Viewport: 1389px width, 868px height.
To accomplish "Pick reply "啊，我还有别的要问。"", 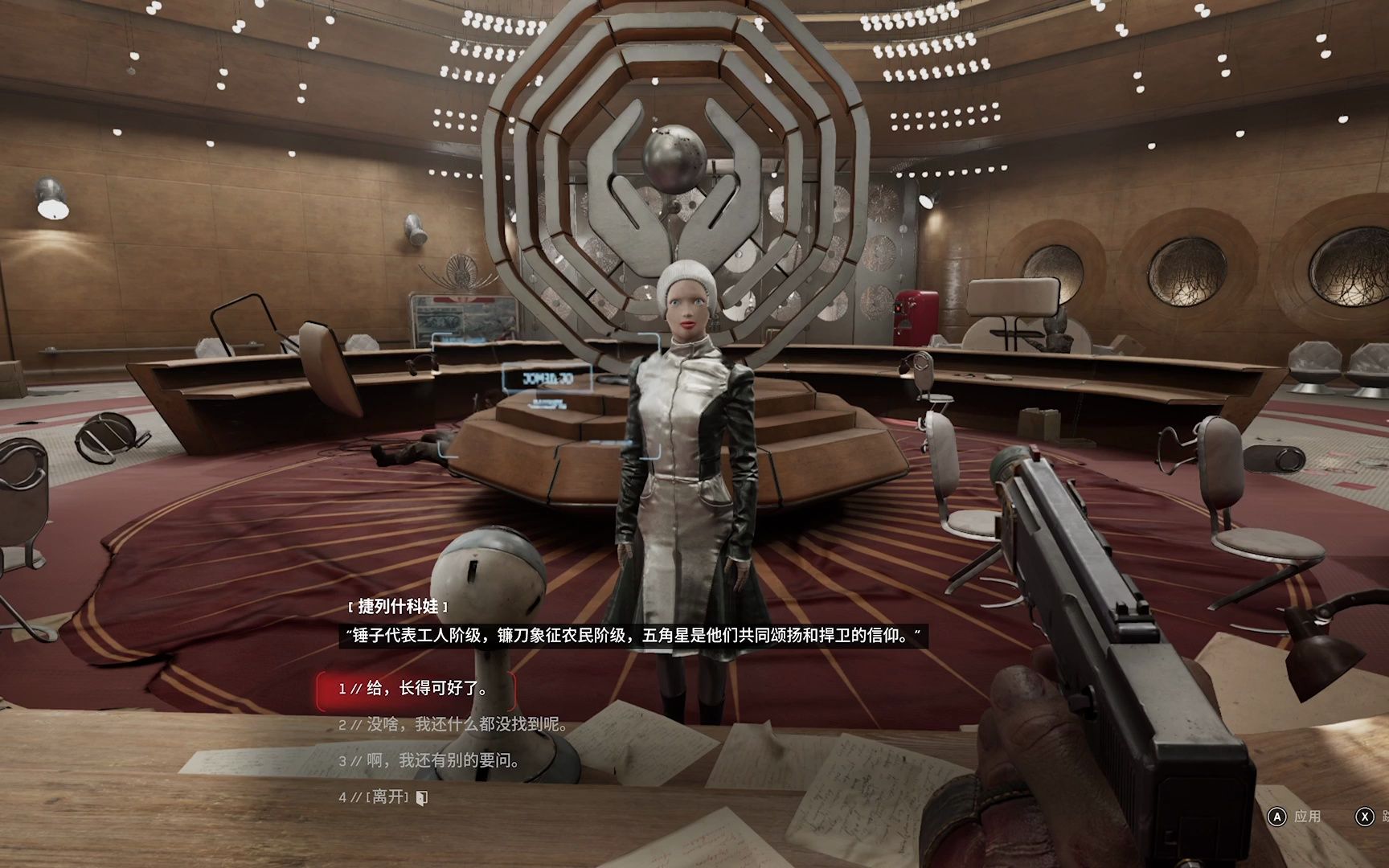I will pyautogui.click(x=442, y=760).
